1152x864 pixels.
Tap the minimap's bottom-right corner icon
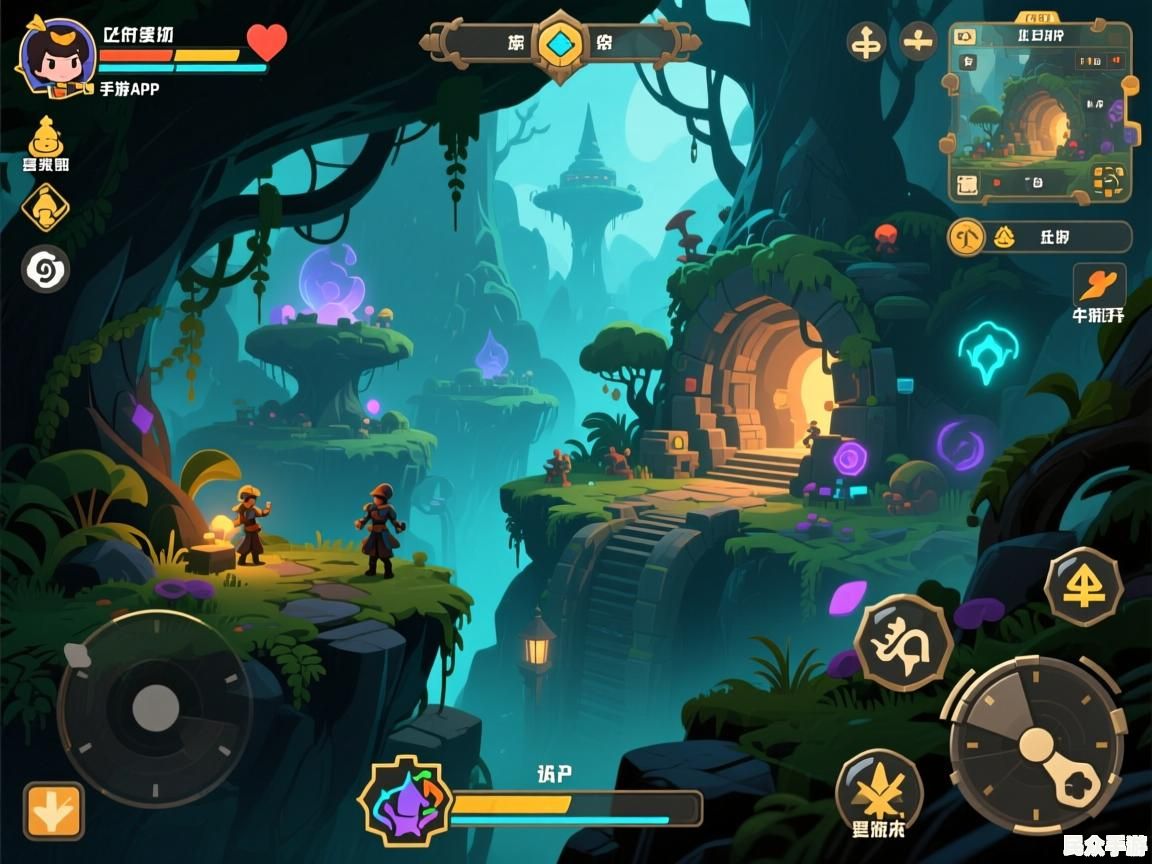click(1108, 181)
